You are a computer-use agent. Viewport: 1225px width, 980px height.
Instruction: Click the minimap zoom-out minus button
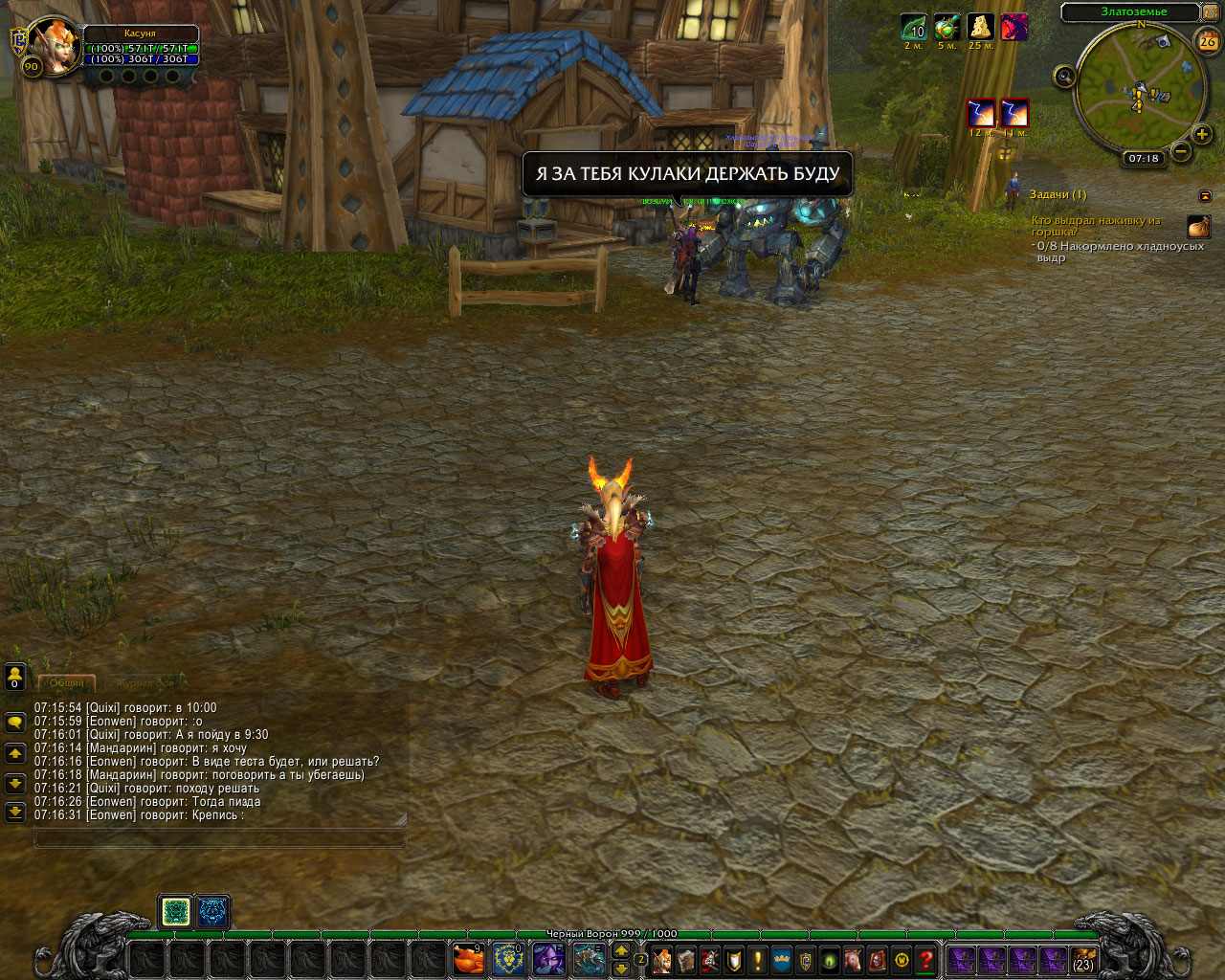tap(1181, 151)
